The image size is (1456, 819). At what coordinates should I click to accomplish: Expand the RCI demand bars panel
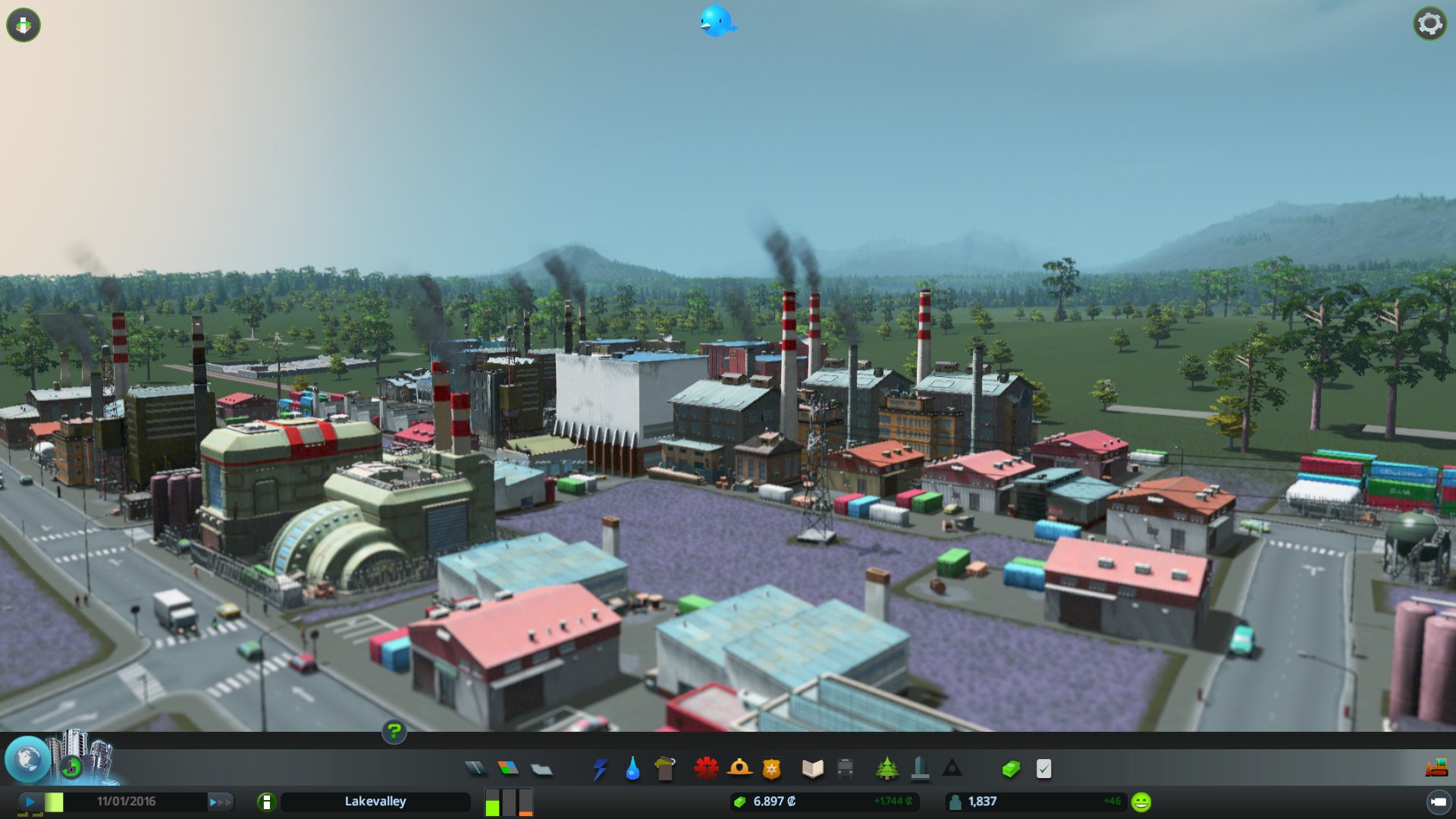tap(508, 802)
